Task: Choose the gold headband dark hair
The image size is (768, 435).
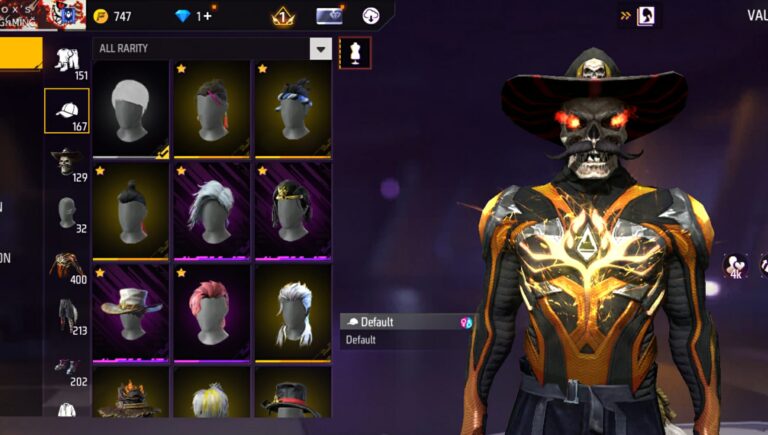Action: coord(293,210)
